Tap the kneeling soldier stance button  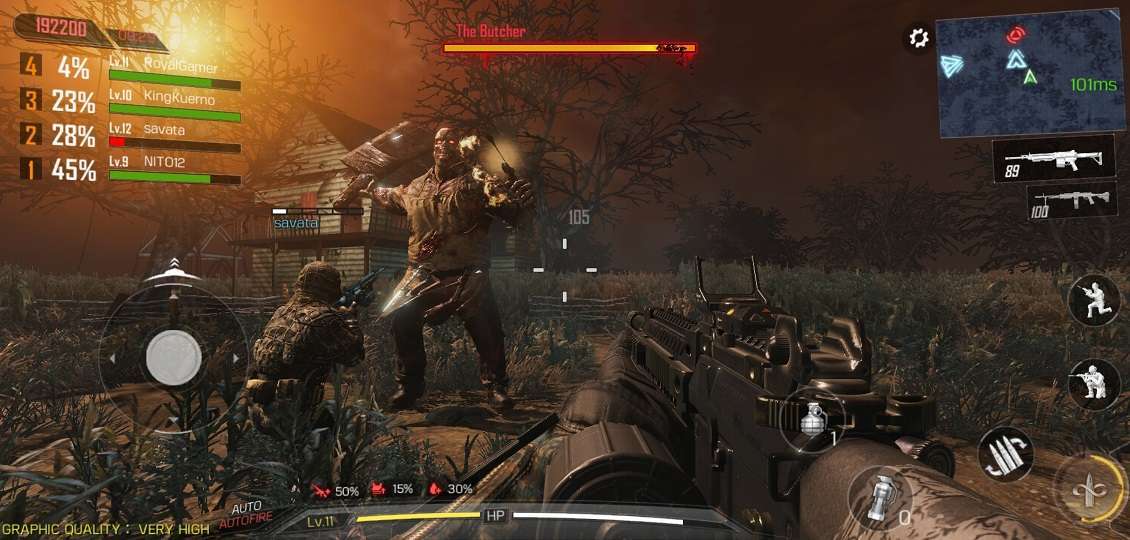[1092, 384]
